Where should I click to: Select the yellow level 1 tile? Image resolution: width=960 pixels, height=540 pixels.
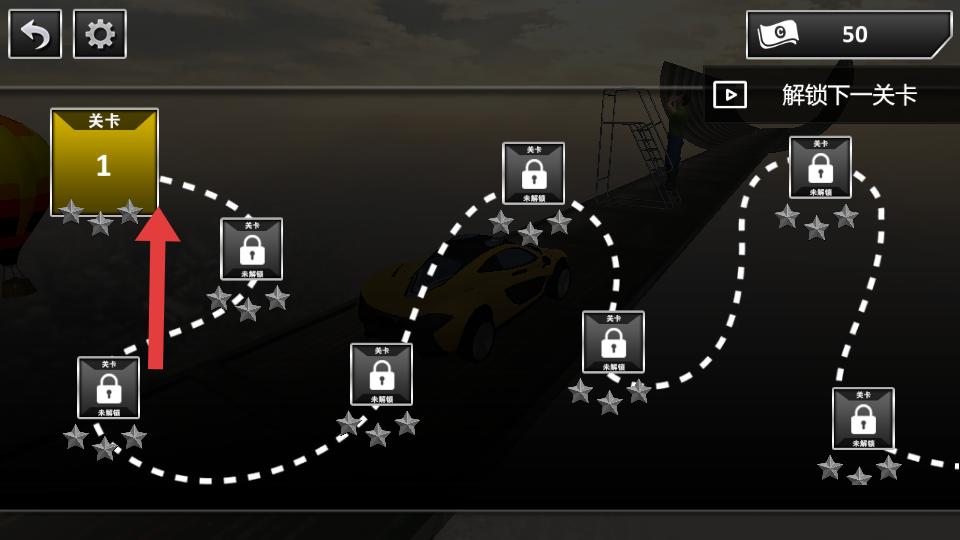[x=104, y=162]
